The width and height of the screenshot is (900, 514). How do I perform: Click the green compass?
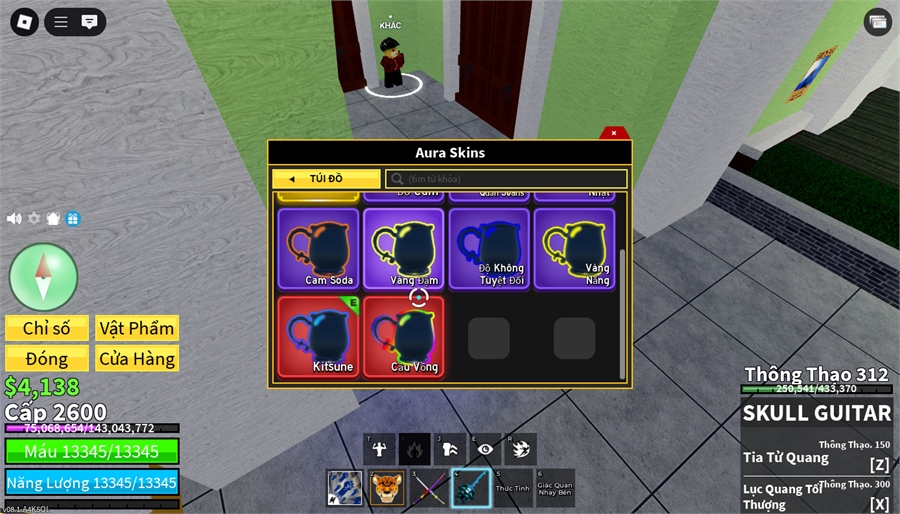43,276
